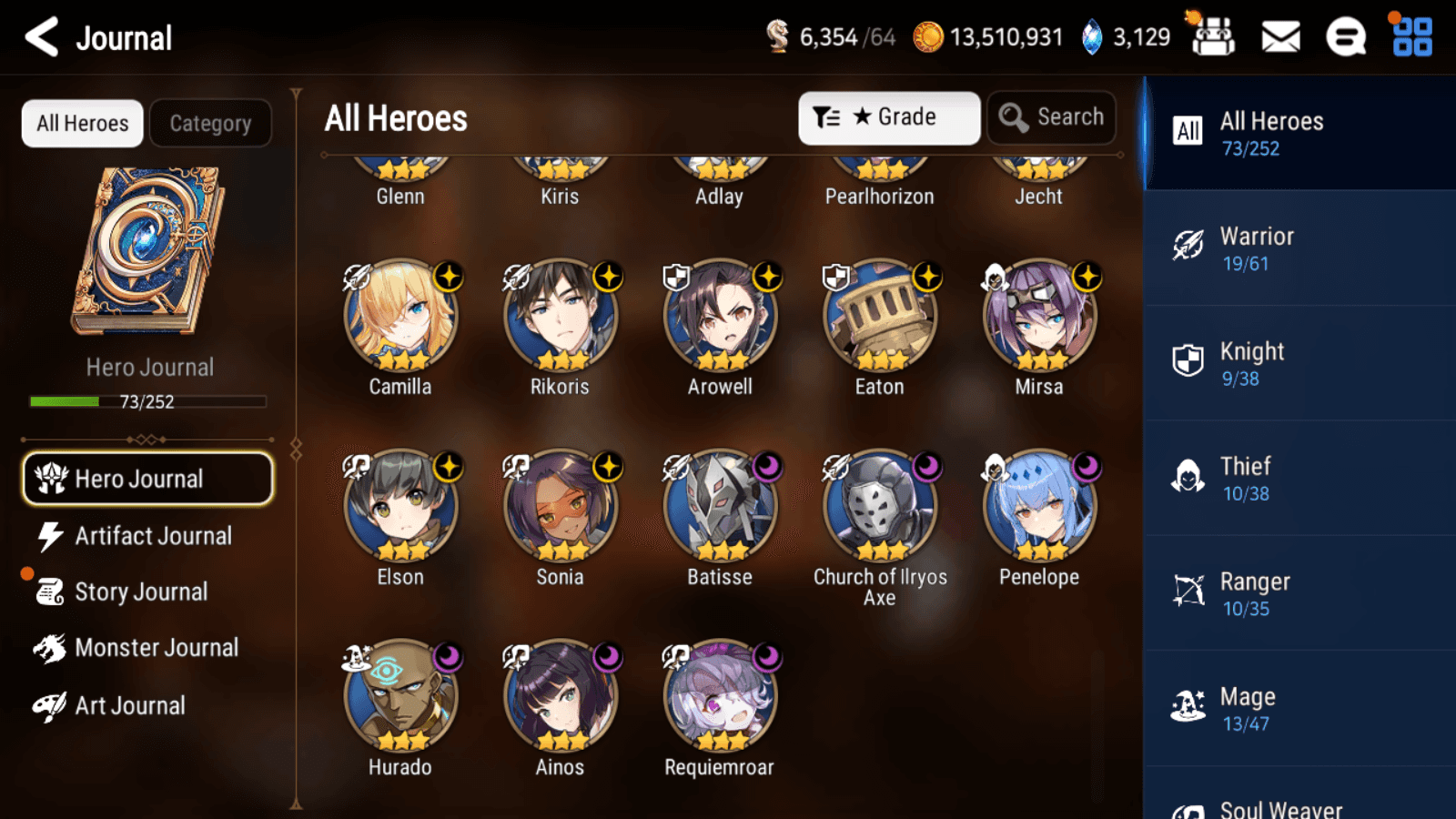Open Requiemroar's journal entry
This screenshot has width=1456, height=819.
point(720,697)
